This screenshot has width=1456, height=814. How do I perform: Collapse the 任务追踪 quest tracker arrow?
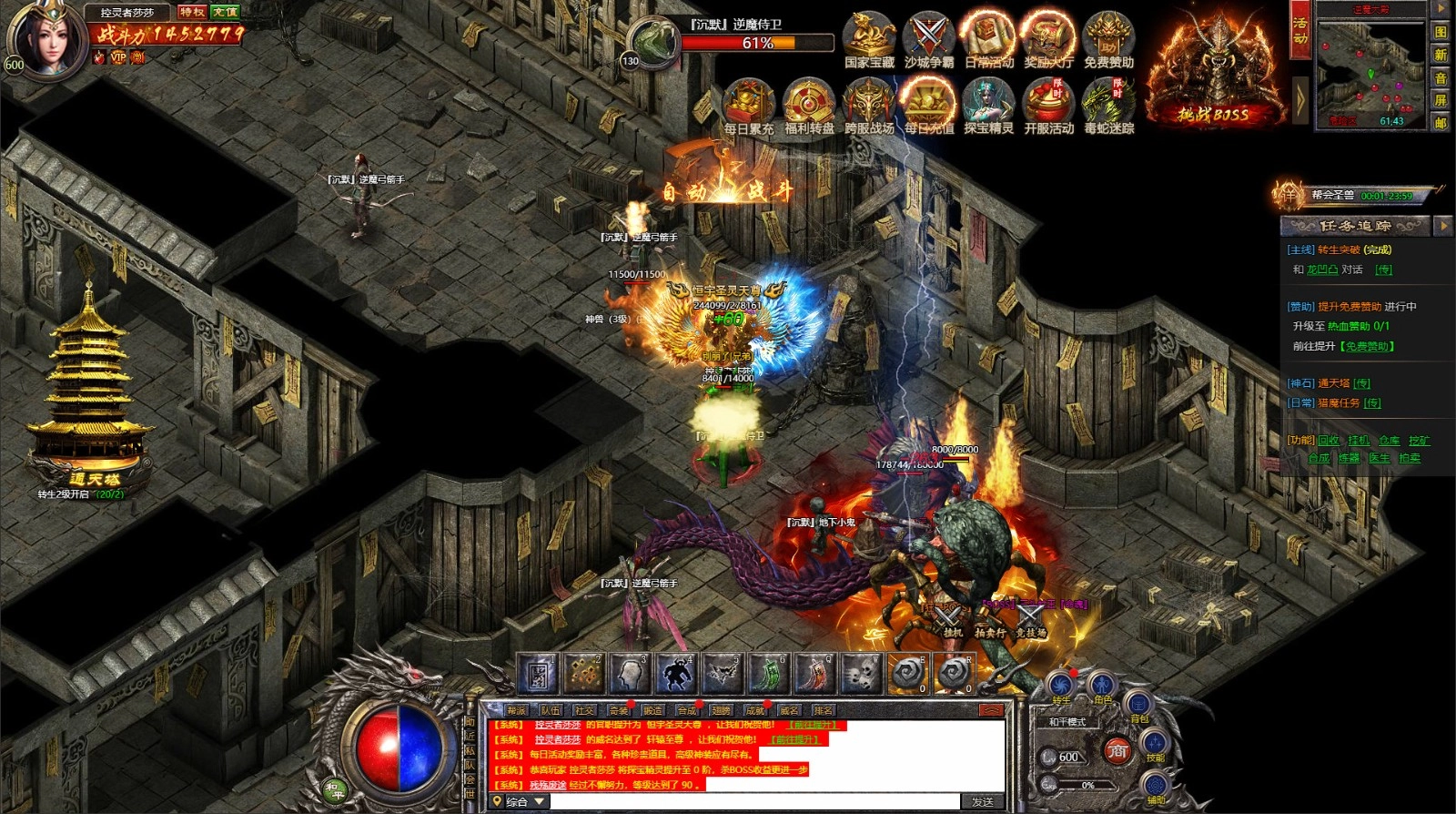[1442, 225]
